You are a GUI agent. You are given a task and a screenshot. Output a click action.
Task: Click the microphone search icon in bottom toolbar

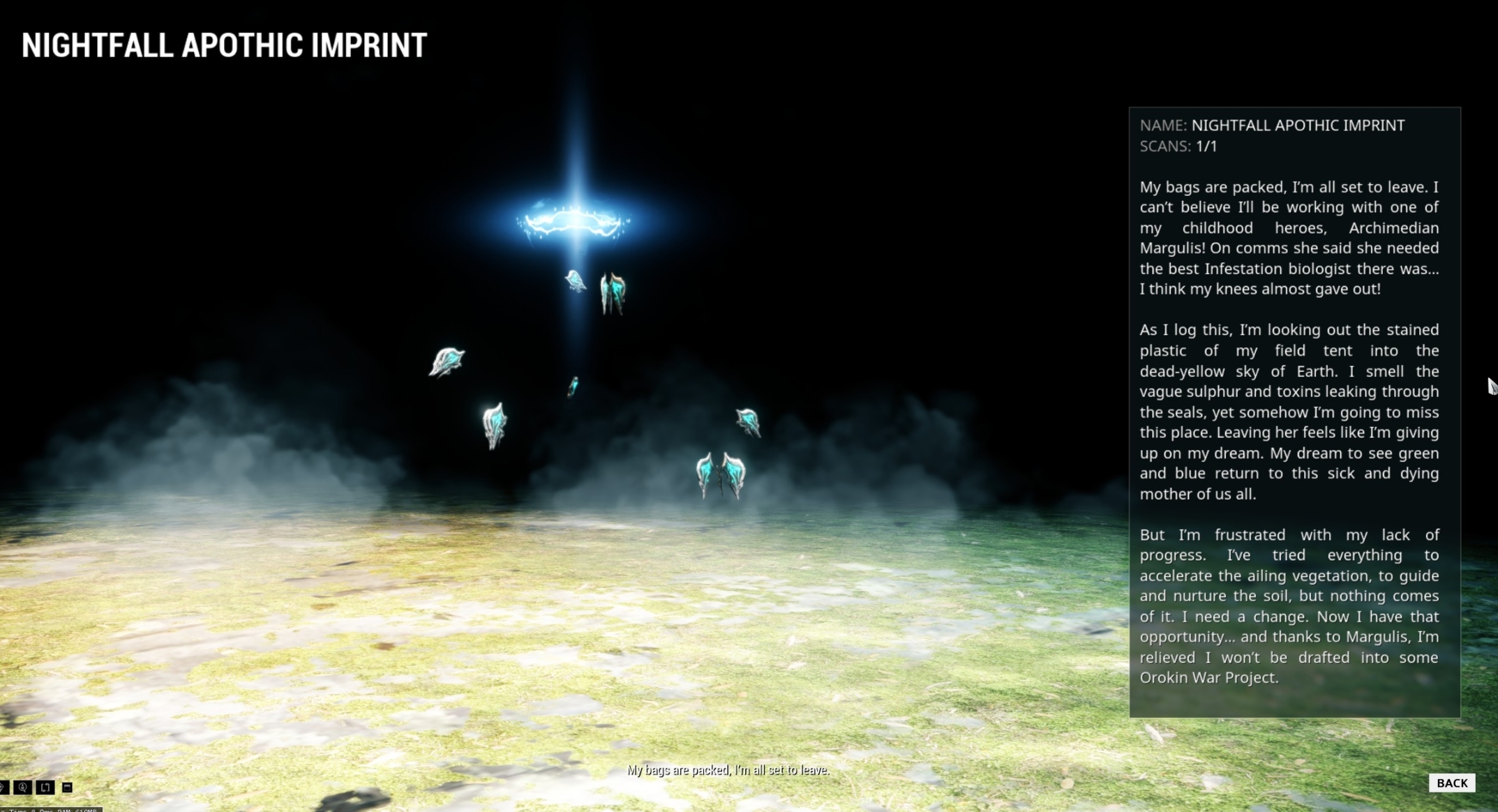point(22,788)
